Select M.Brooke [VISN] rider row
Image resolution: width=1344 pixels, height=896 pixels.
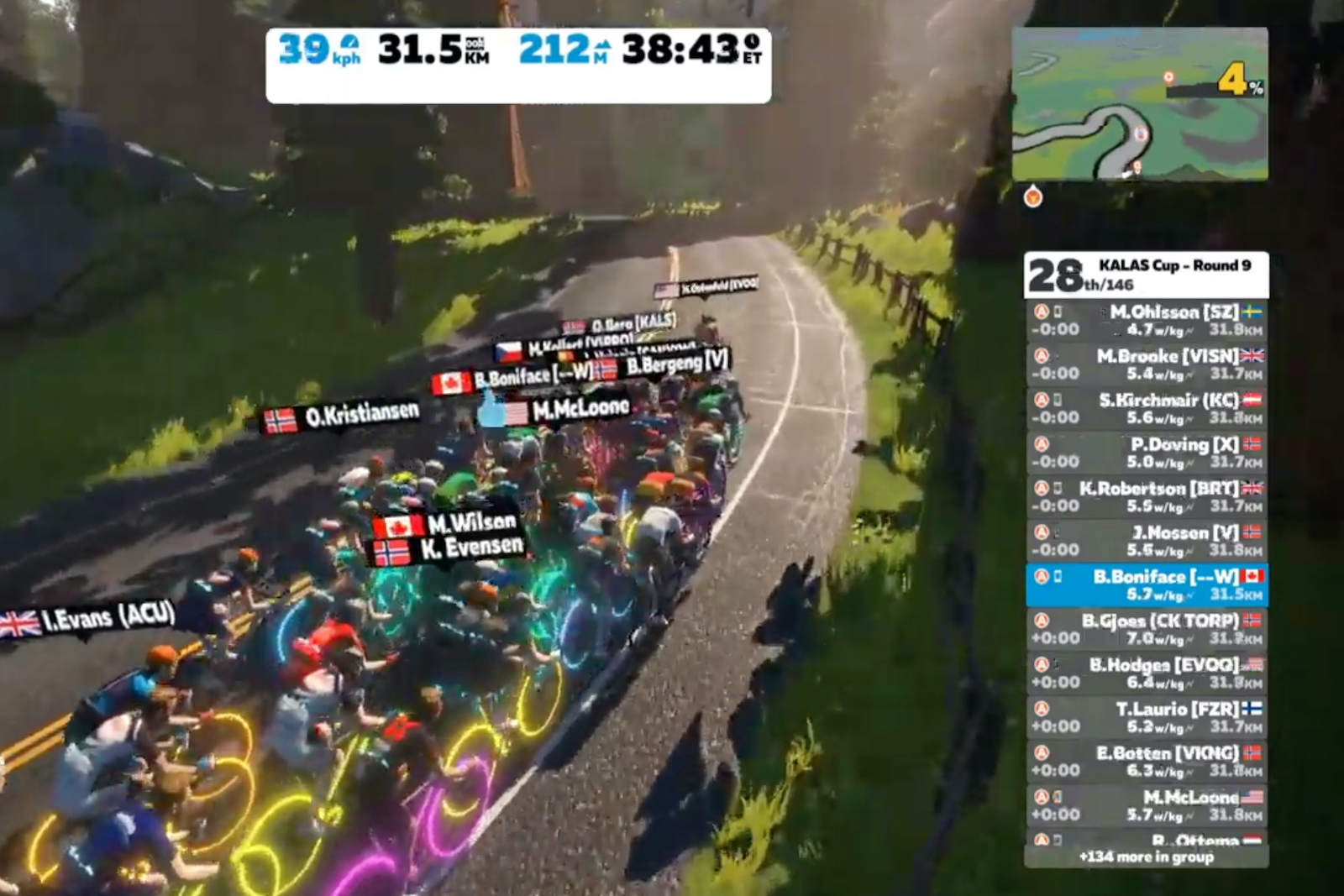click(1147, 364)
